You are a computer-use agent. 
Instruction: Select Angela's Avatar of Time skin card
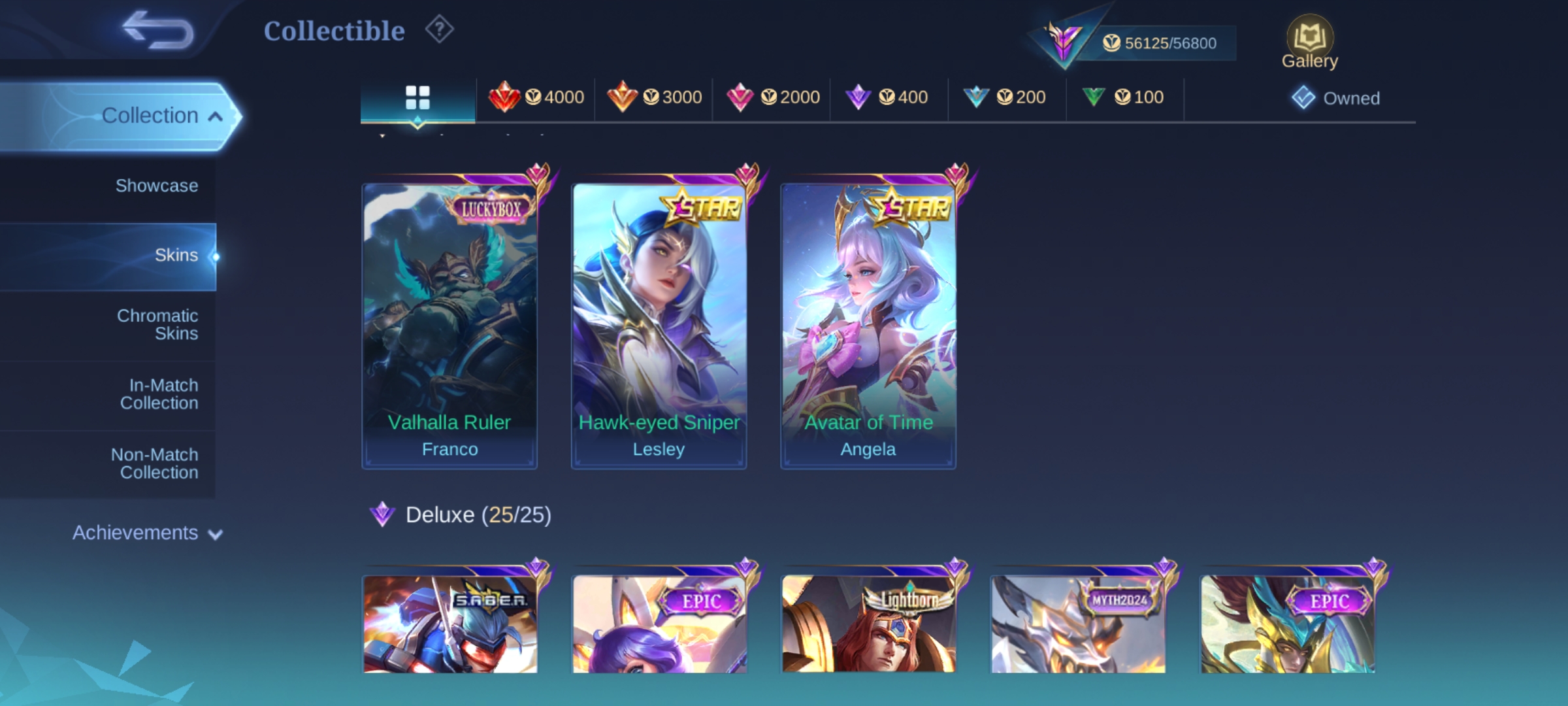click(868, 326)
